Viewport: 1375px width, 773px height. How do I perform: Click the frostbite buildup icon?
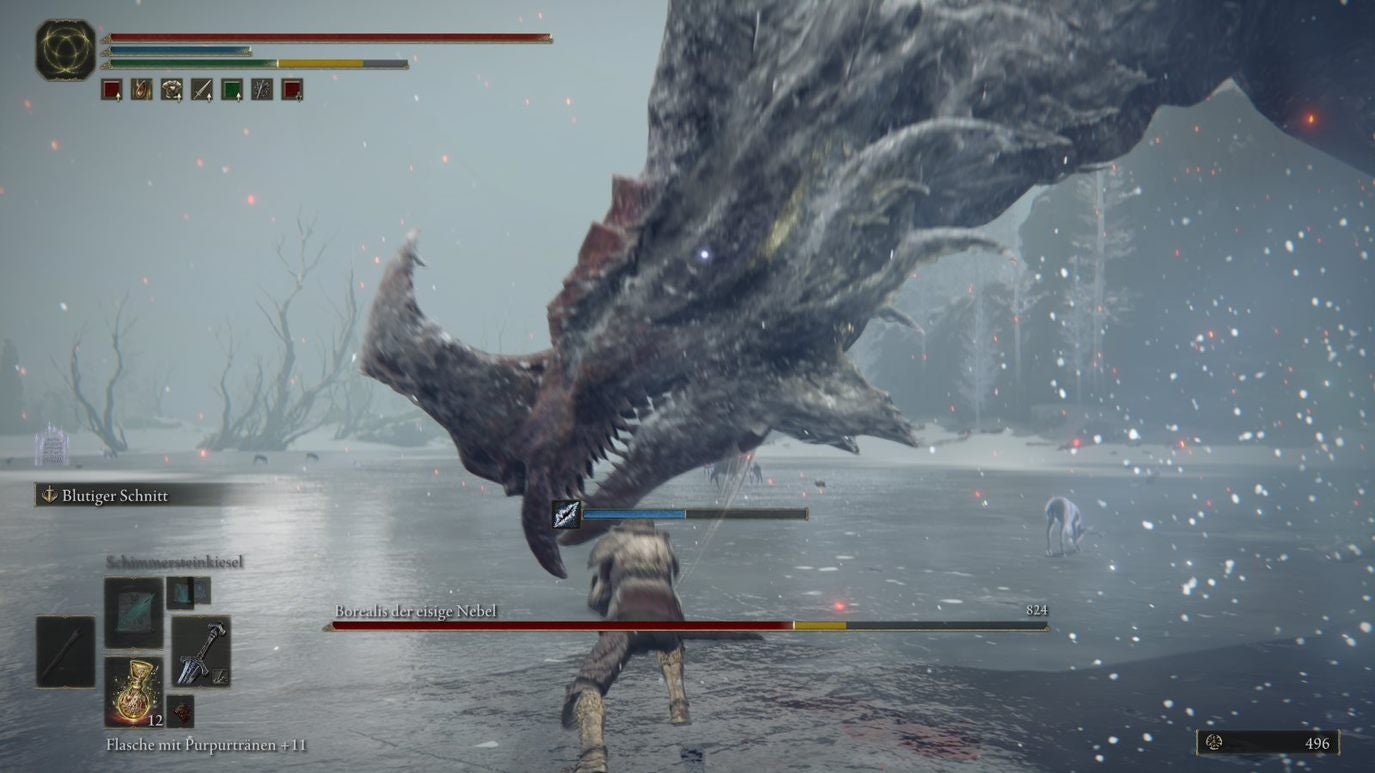567,514
